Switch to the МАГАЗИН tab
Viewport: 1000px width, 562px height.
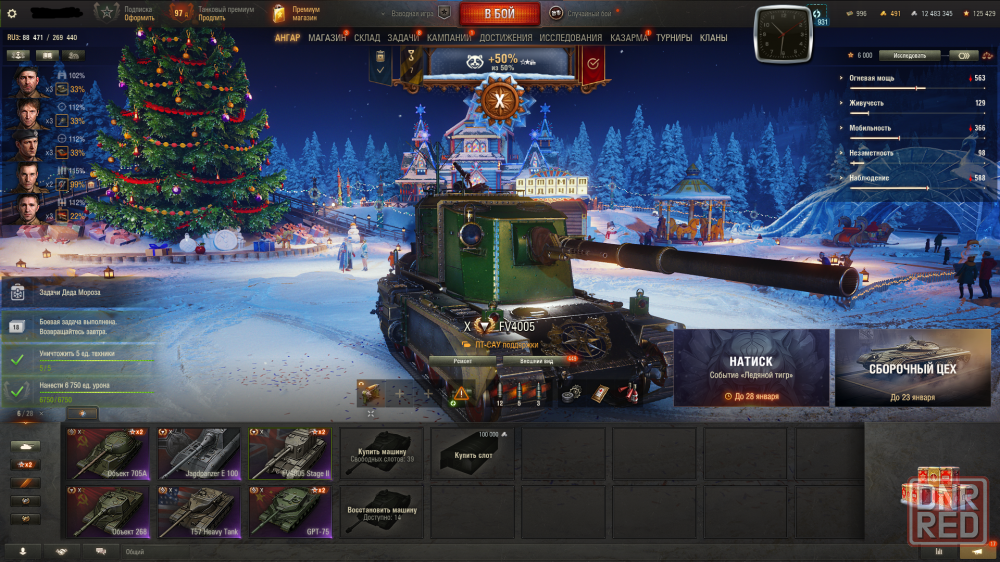click(327, 38)
